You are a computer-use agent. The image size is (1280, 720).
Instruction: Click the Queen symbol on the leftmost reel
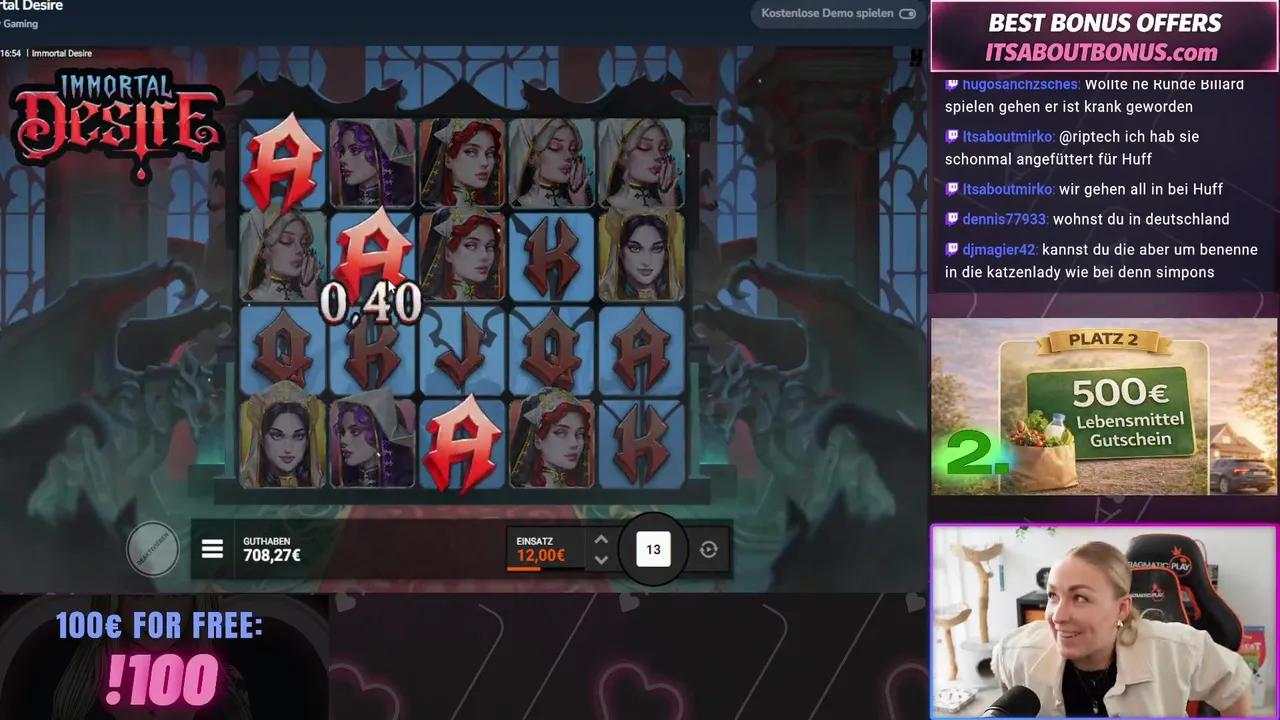pos(282,348)
